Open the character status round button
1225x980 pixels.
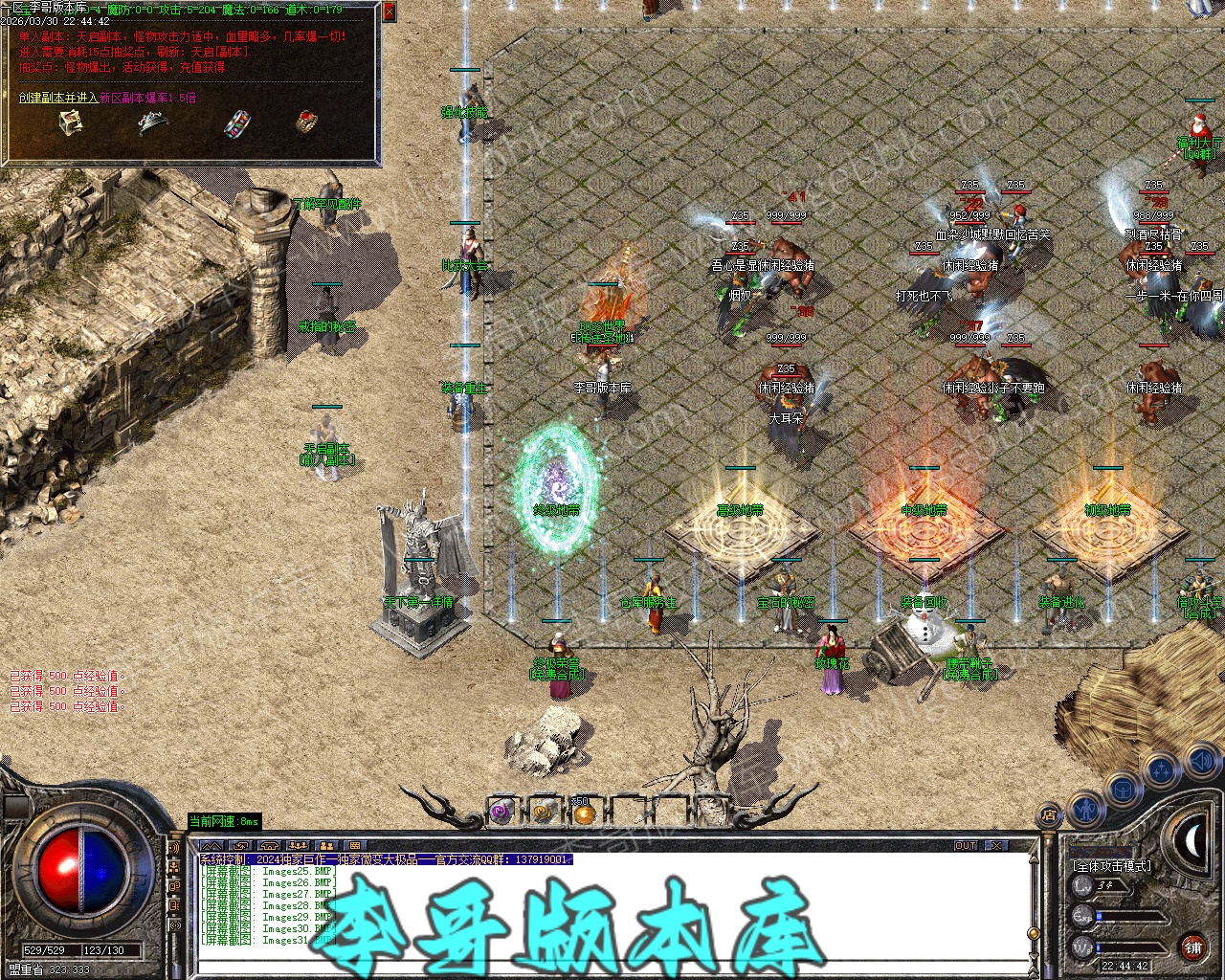[x=1084, y=810]
